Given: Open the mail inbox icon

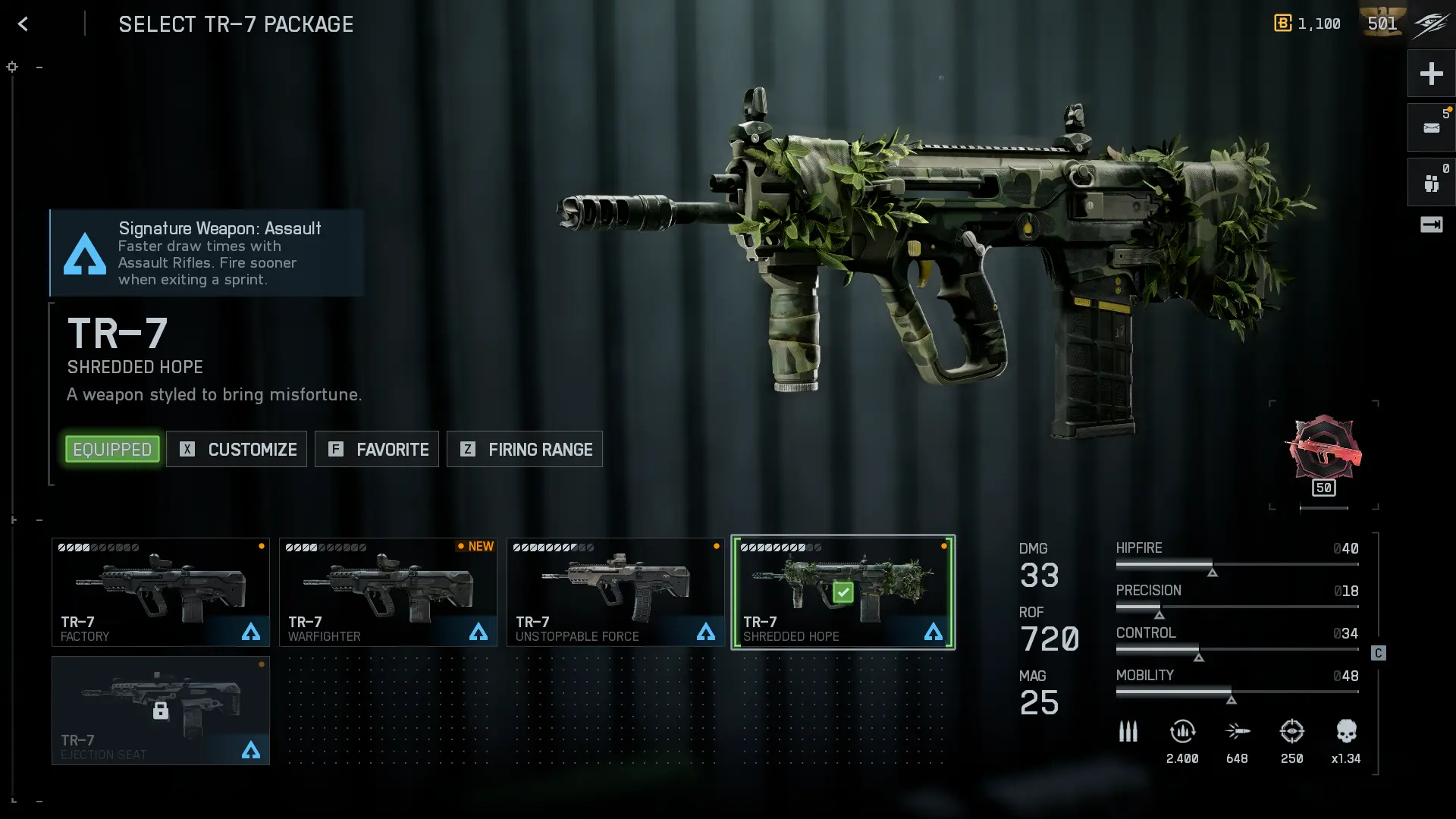Looking at the screenshot, I should (x=1431, y=128).
